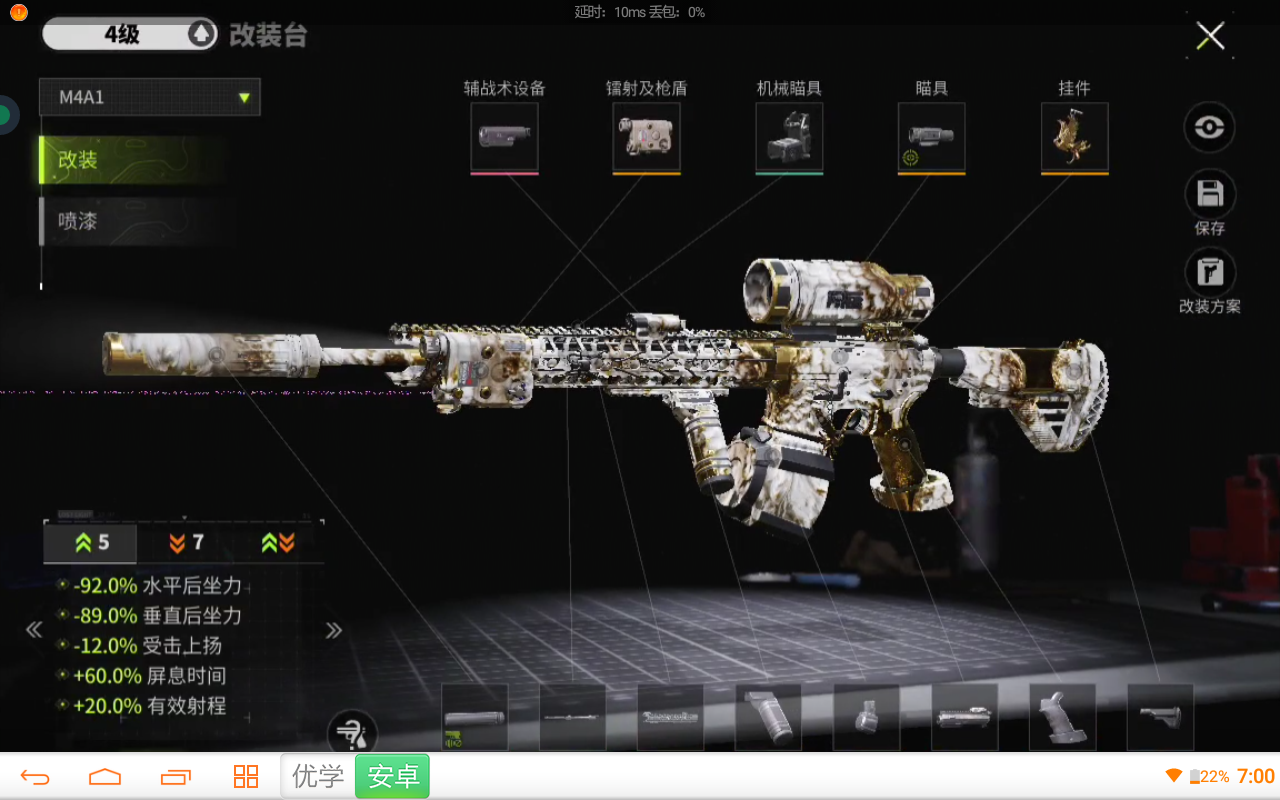The height and width of the screenshot is (800, 1280).
Task: Open the M4A1 weapon dropdown
Action: (150, 97)
